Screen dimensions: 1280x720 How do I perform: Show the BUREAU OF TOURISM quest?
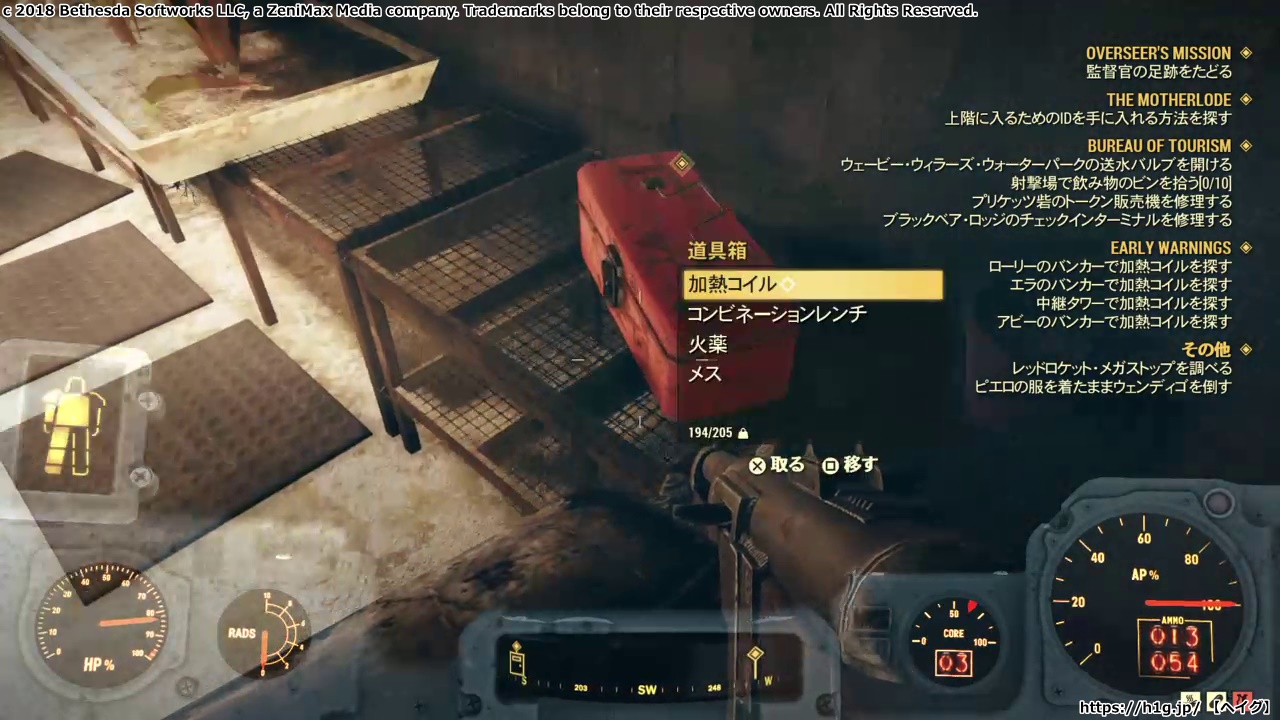click(x=1159, y=146)
